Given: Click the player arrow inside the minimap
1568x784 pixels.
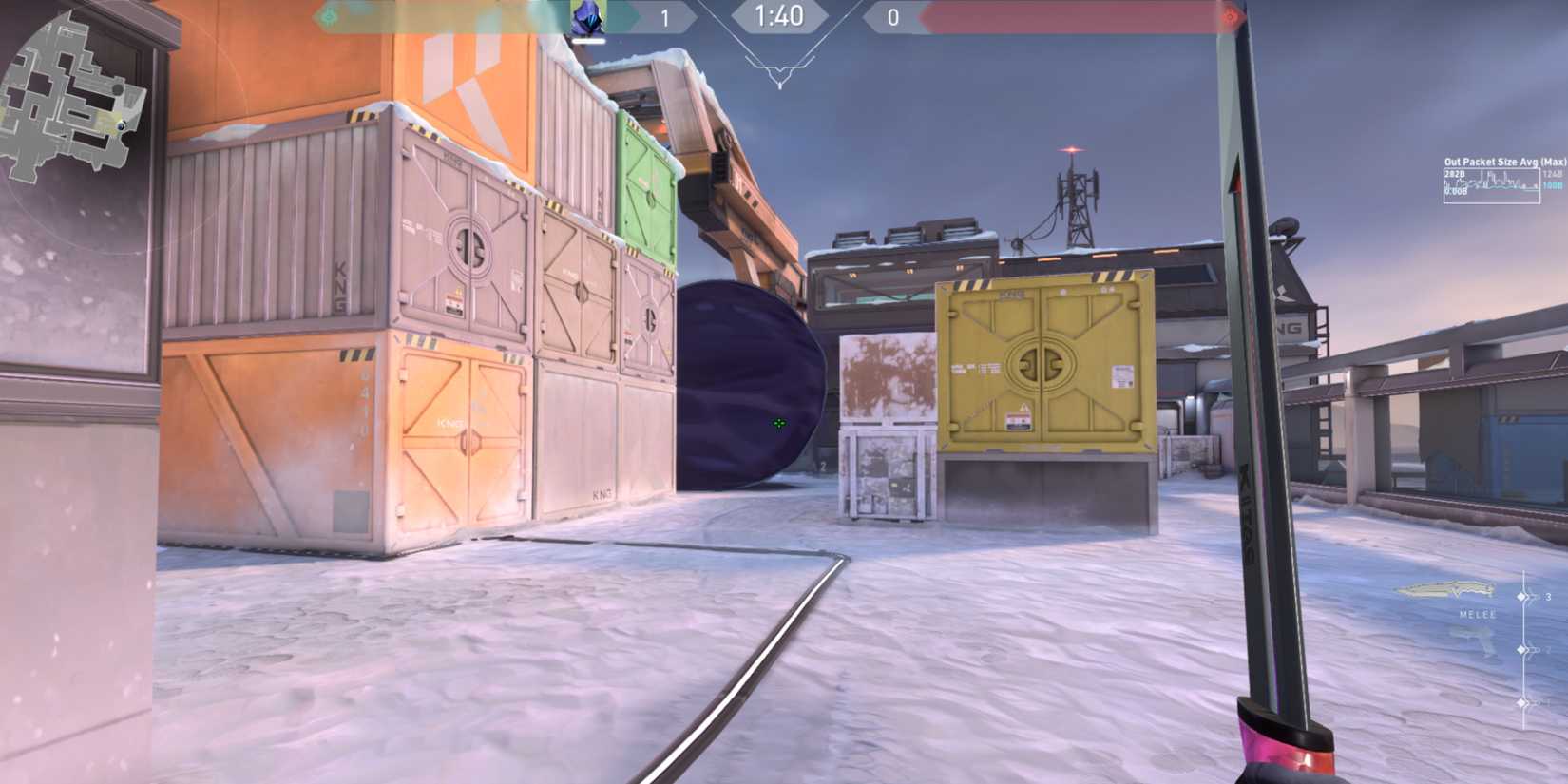Looking at the screenshot, I should 121,125.
